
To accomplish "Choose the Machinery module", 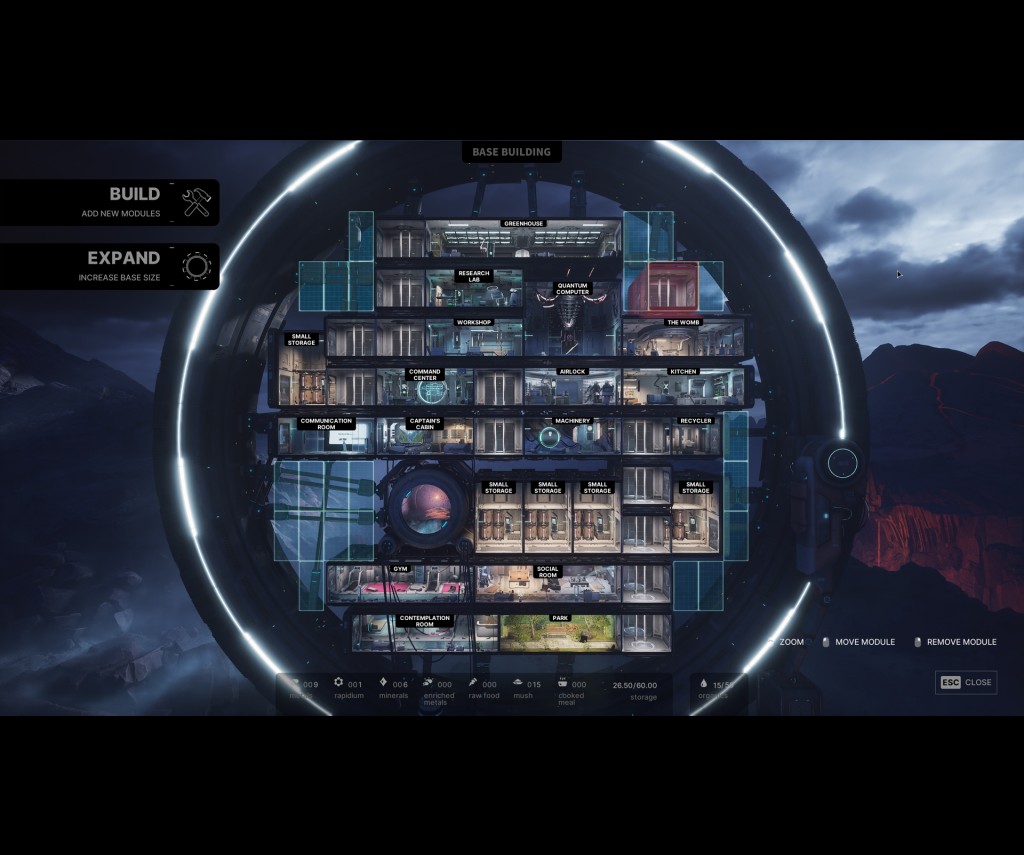I will point(572,435).
